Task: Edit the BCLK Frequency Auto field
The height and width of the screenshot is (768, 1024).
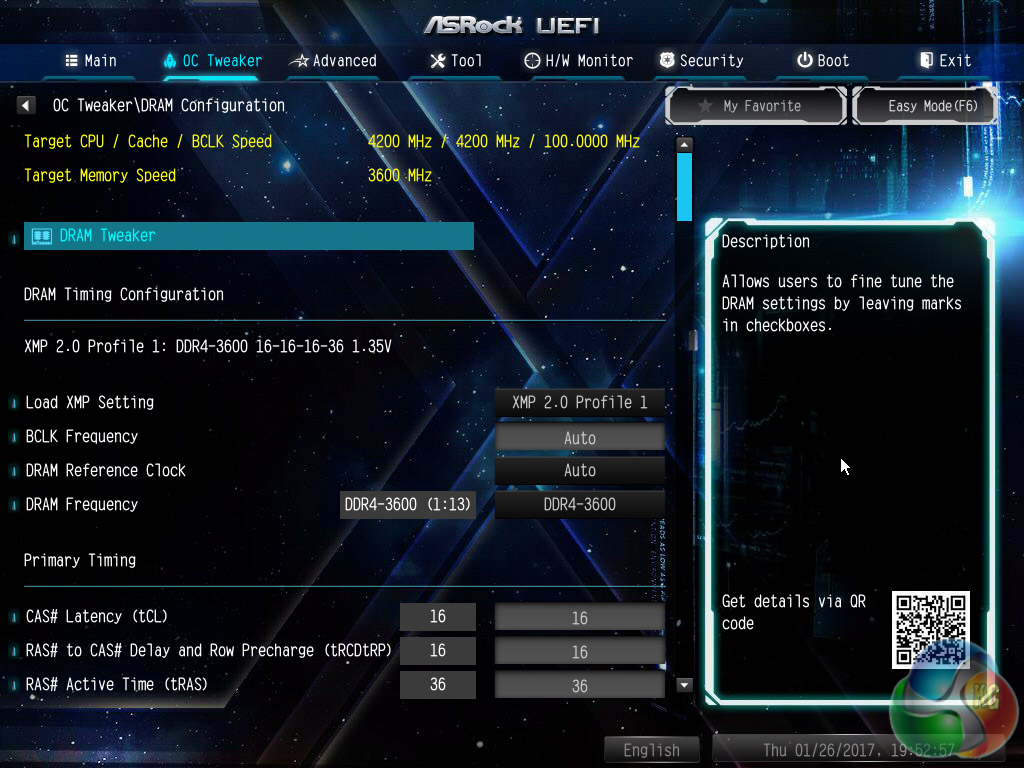Action: click(x=580, y=438)
